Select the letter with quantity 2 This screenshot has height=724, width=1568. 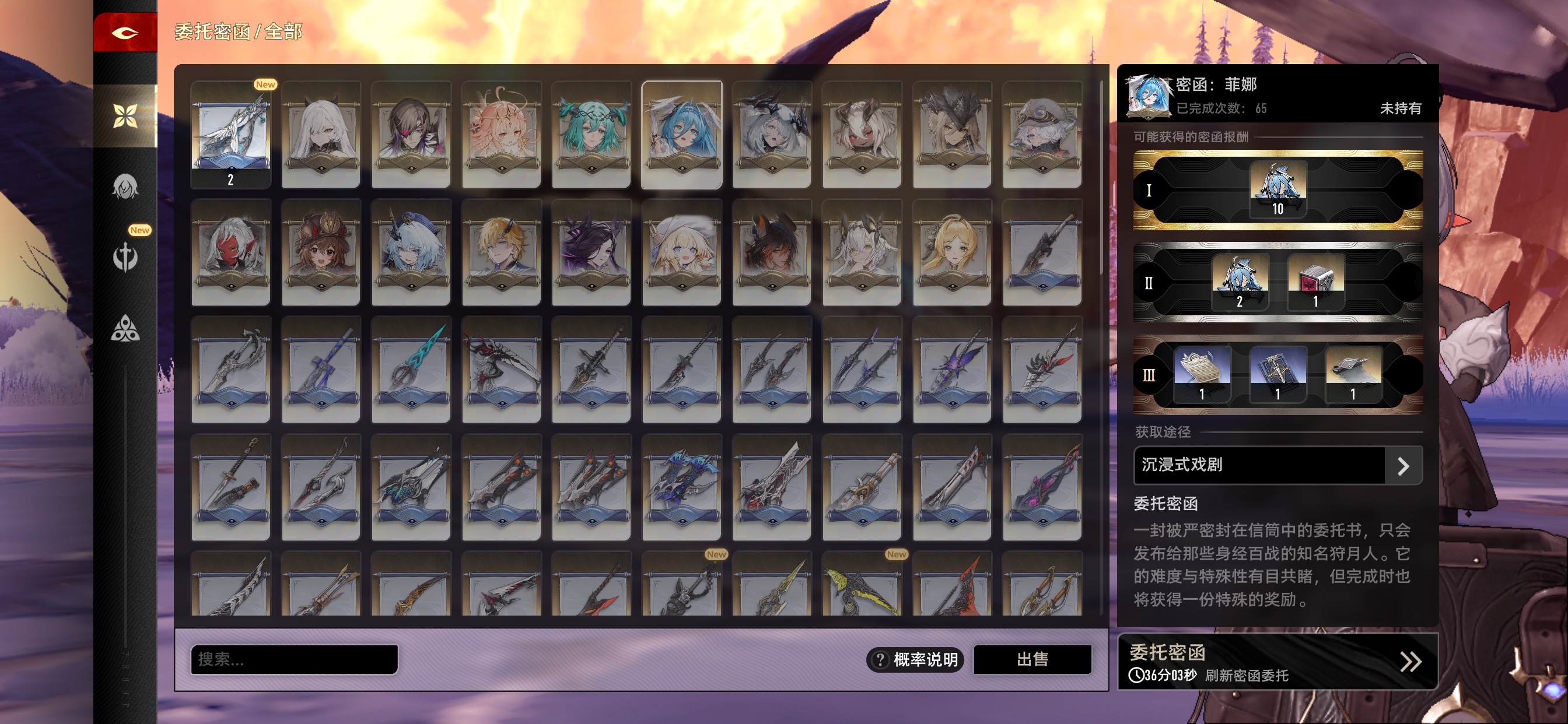(x=230, y=134)
